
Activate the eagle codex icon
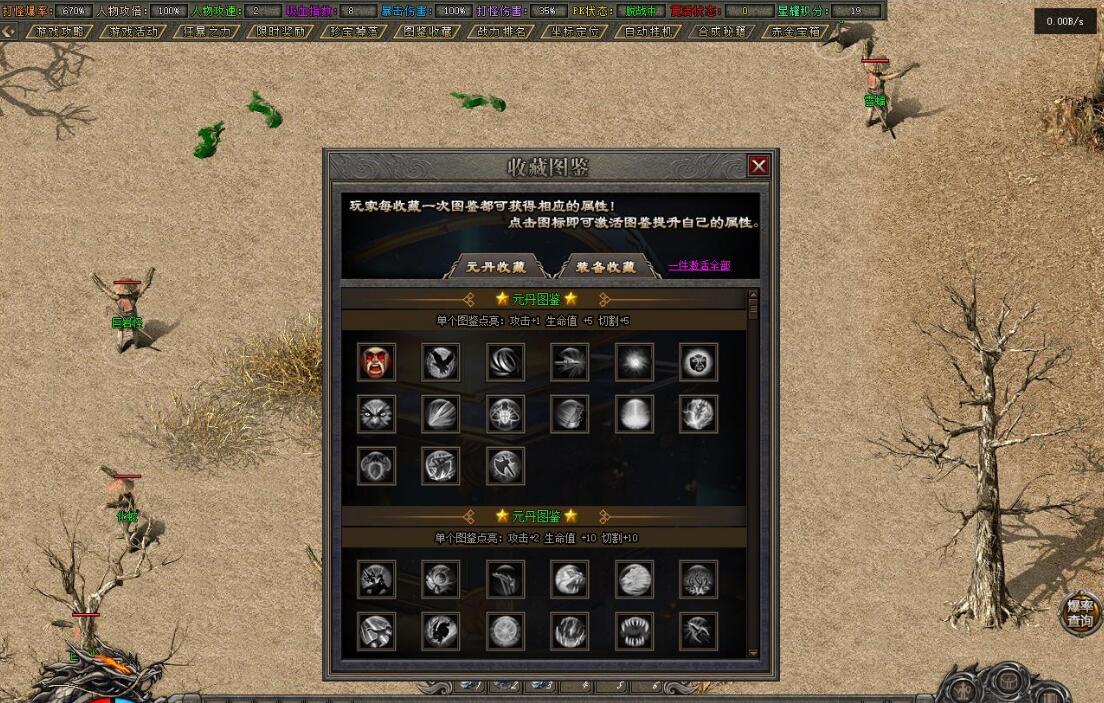[441, 362]
